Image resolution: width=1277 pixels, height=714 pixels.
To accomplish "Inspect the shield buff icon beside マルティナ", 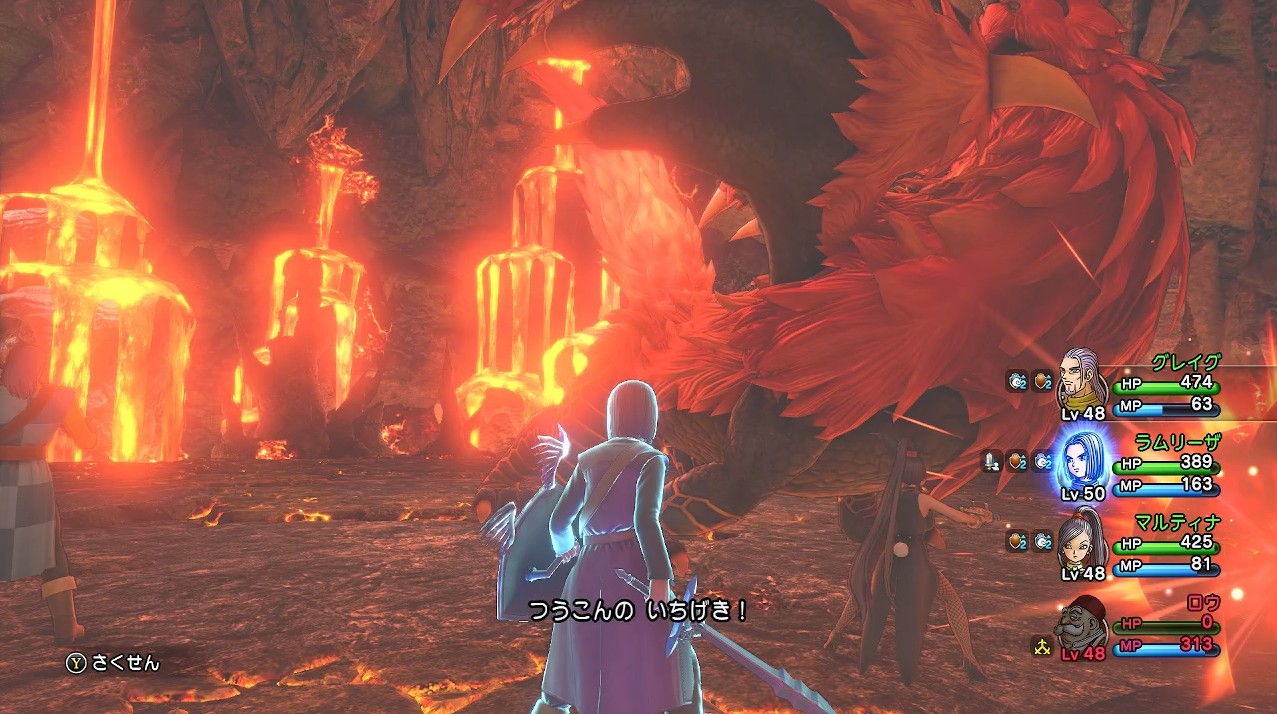I will [1016, 541].
